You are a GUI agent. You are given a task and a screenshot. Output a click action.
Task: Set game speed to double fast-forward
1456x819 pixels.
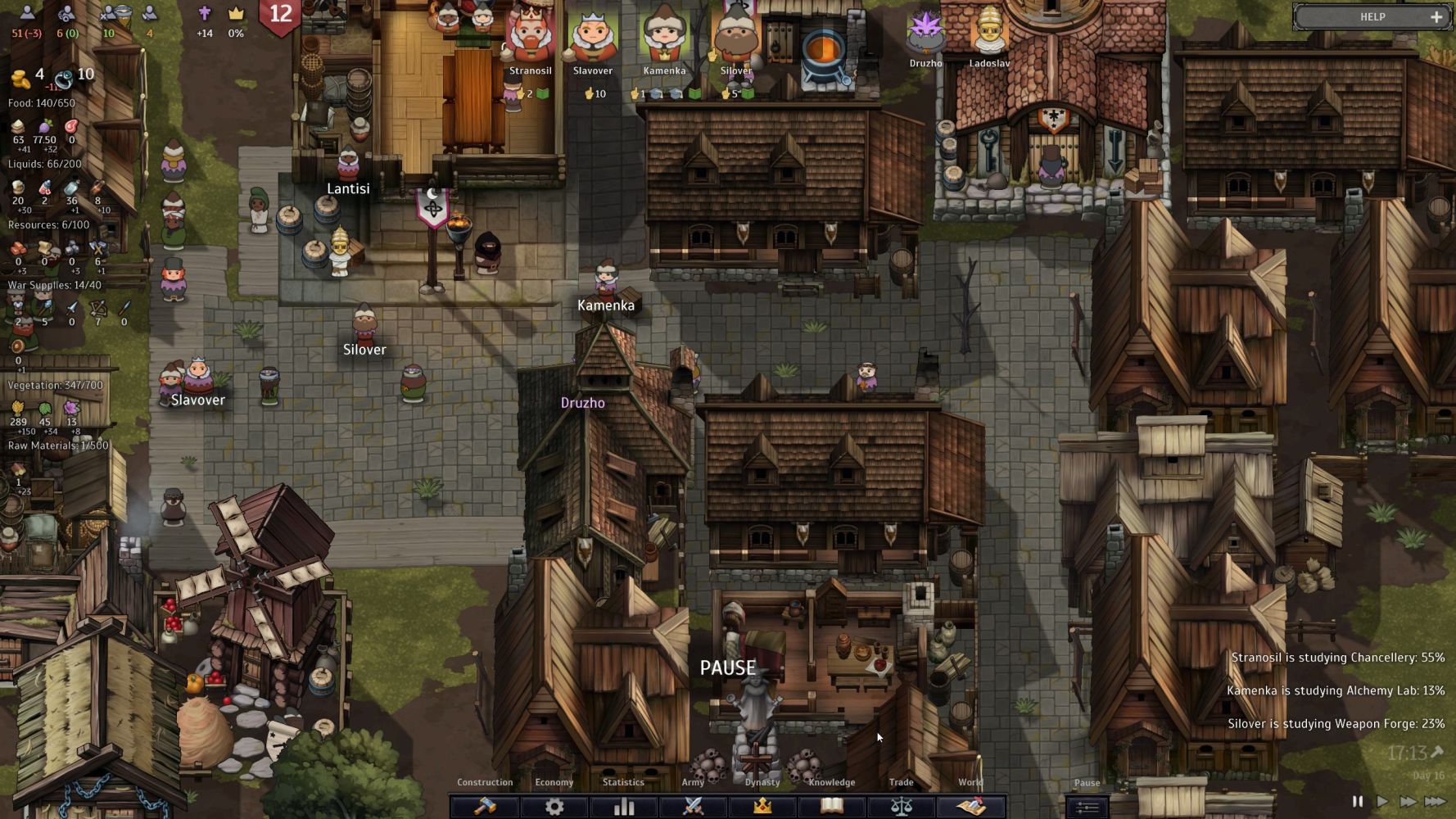click(1408, 802)
